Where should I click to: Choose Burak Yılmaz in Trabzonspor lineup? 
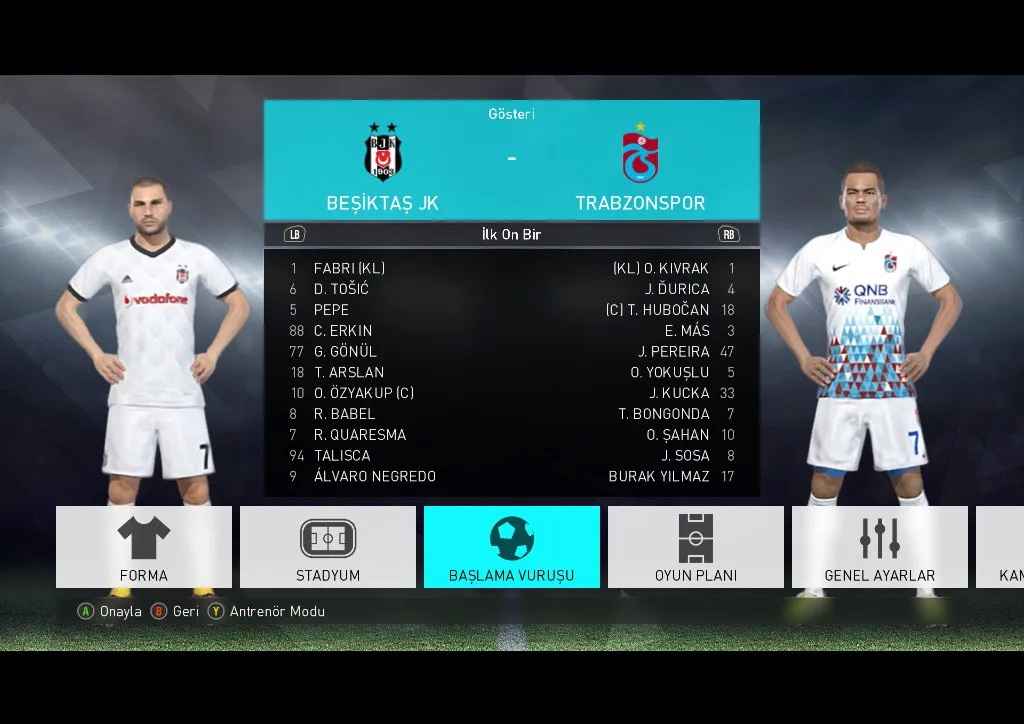pyautogui.click(x=659, y=477)
